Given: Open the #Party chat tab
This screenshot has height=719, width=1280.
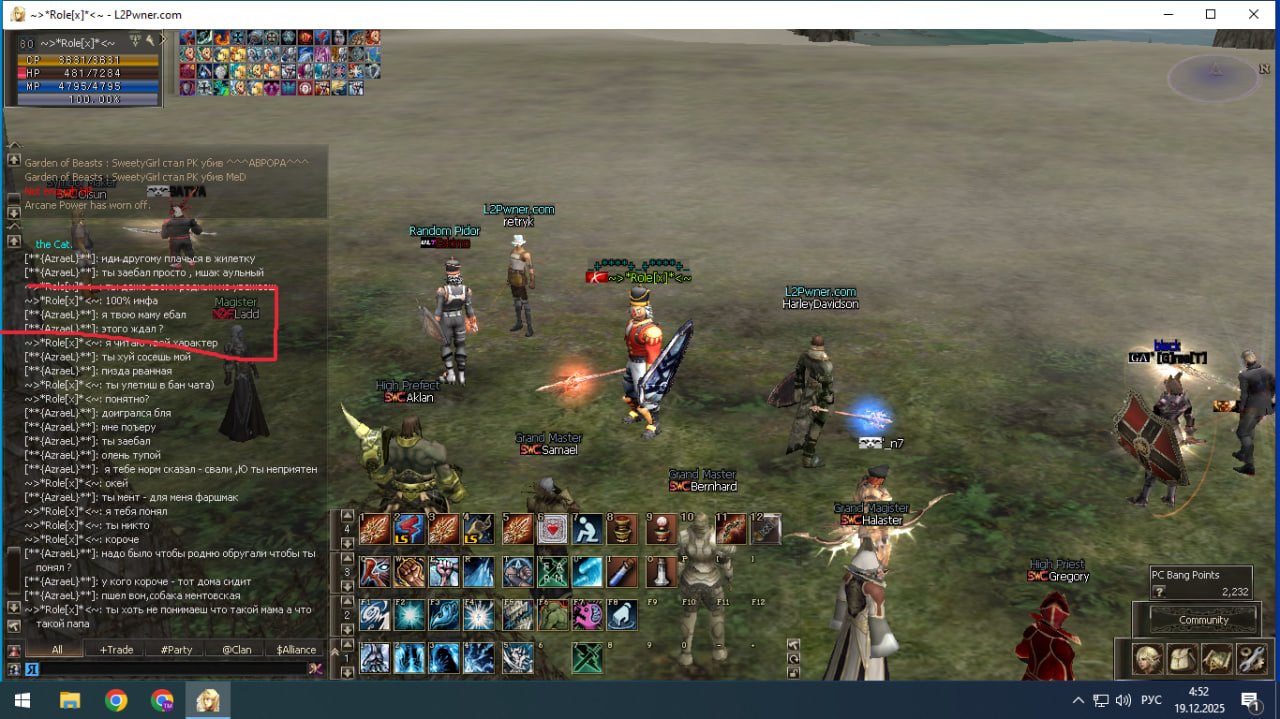Looking at the screenshot, I should click(x=176, y=649).
